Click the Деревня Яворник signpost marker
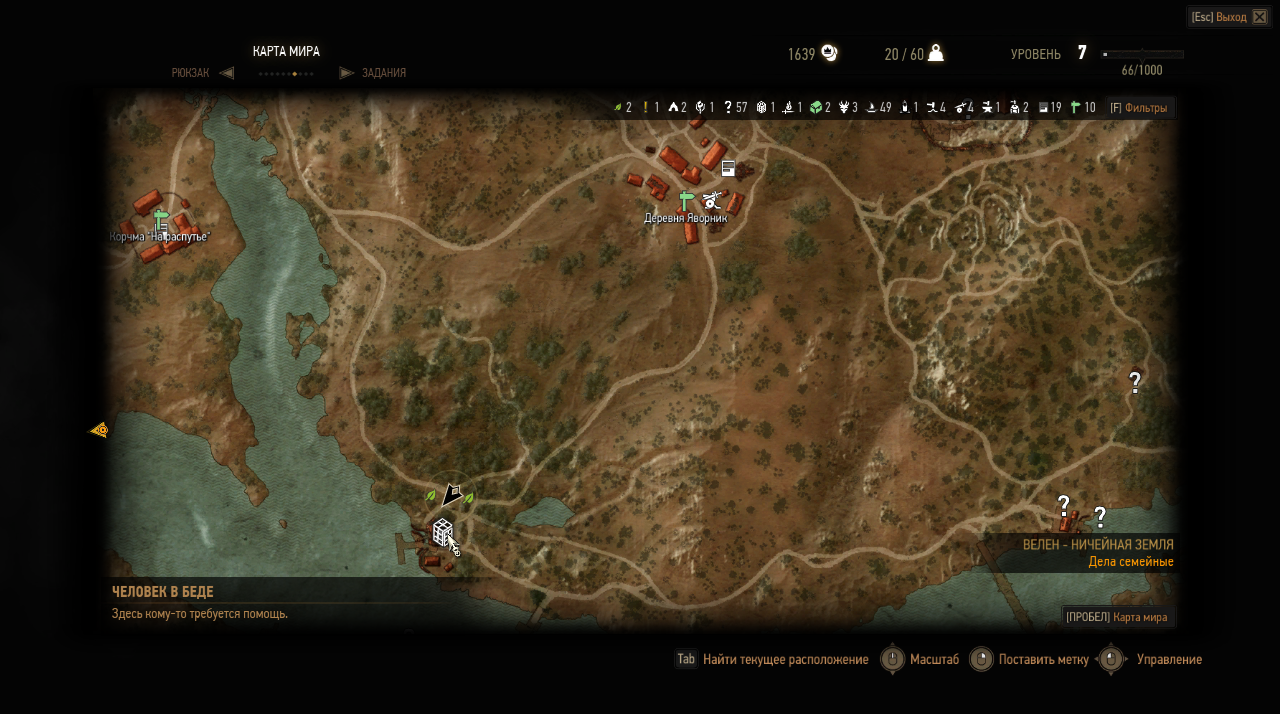1280x714 pixels. (x=686, y=200)
